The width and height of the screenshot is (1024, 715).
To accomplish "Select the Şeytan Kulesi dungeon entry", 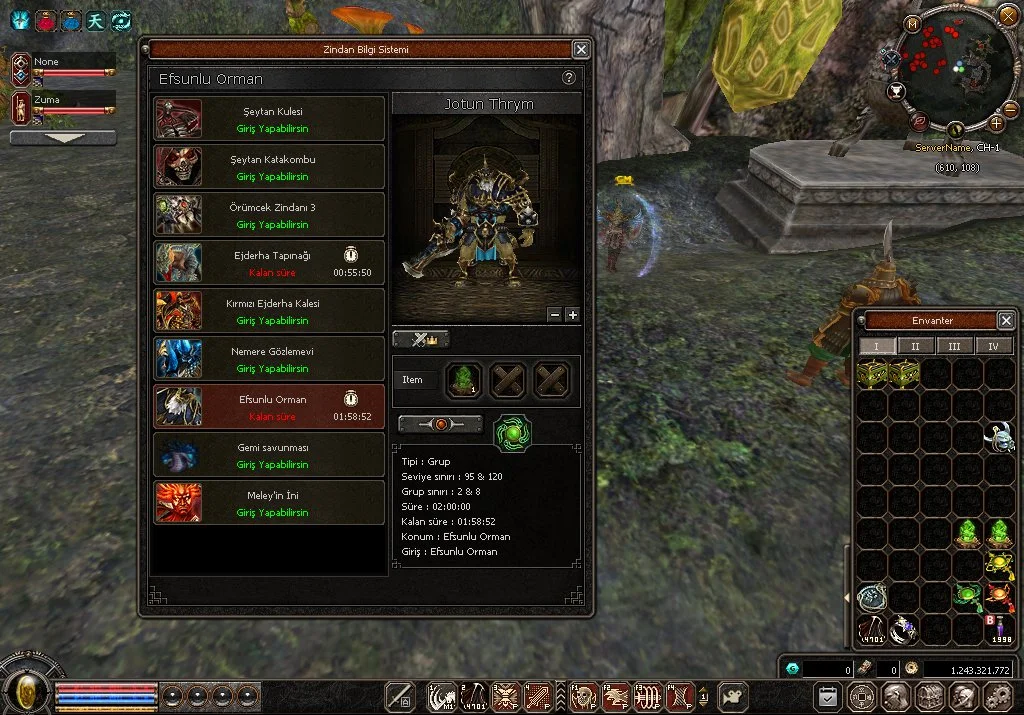I will 269,119.
